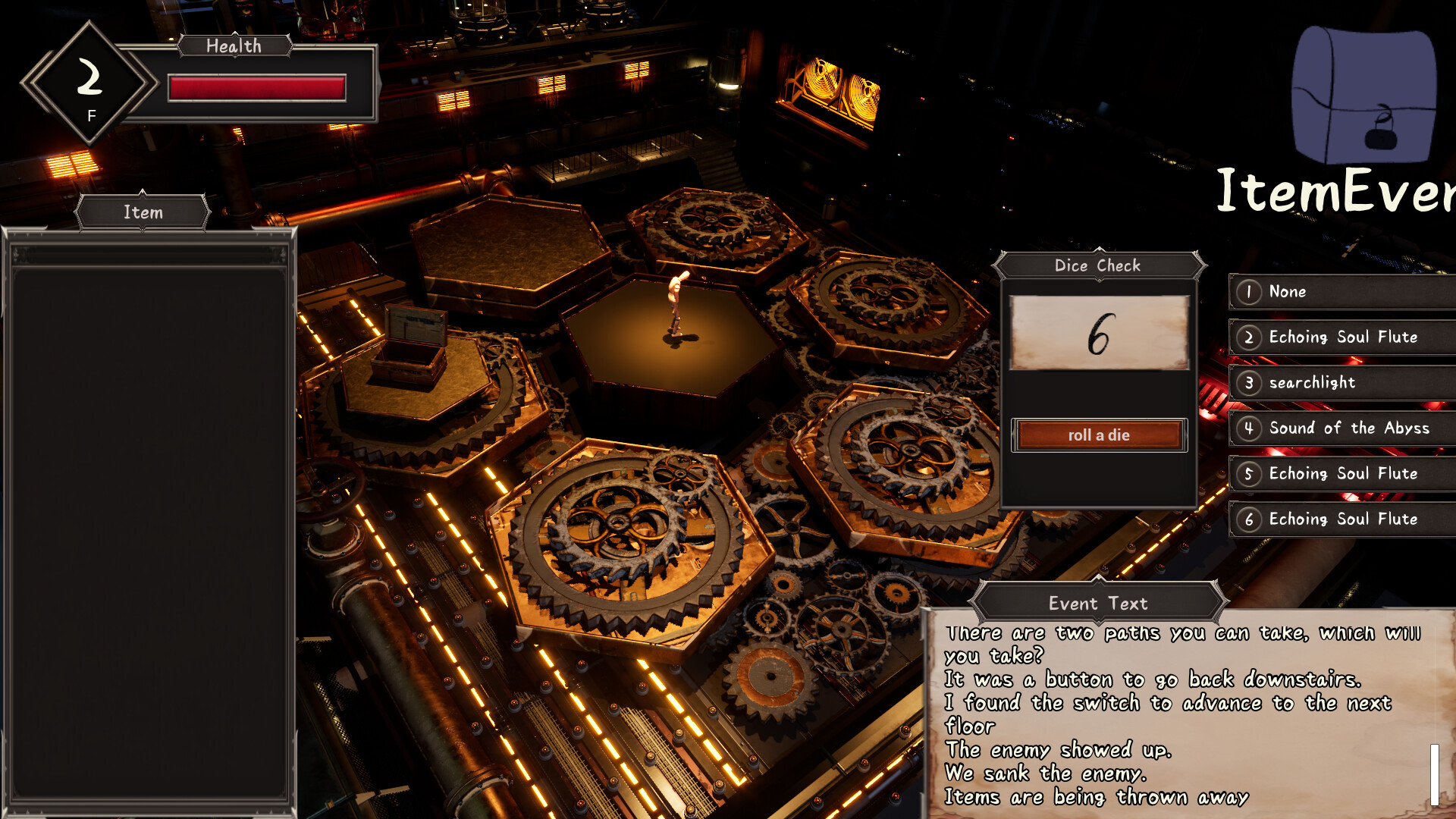Select Echoing Soul Flute numbered 6
Screen dimensions: 1456x819
(x=1342, y=519)
